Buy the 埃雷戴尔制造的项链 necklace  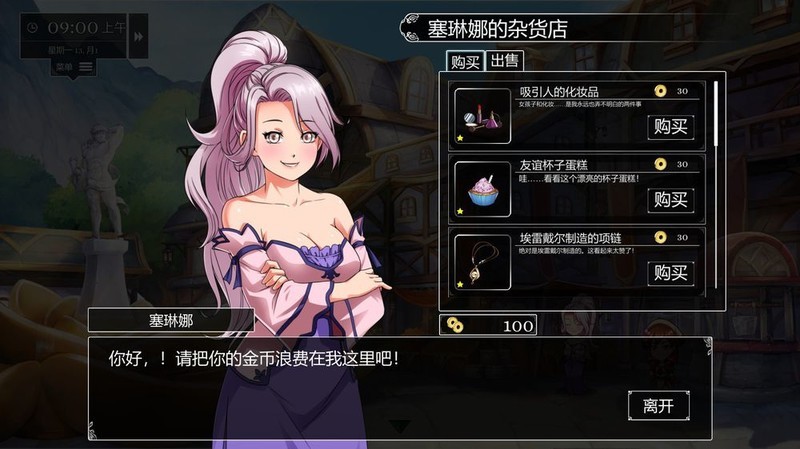(669, 272)
